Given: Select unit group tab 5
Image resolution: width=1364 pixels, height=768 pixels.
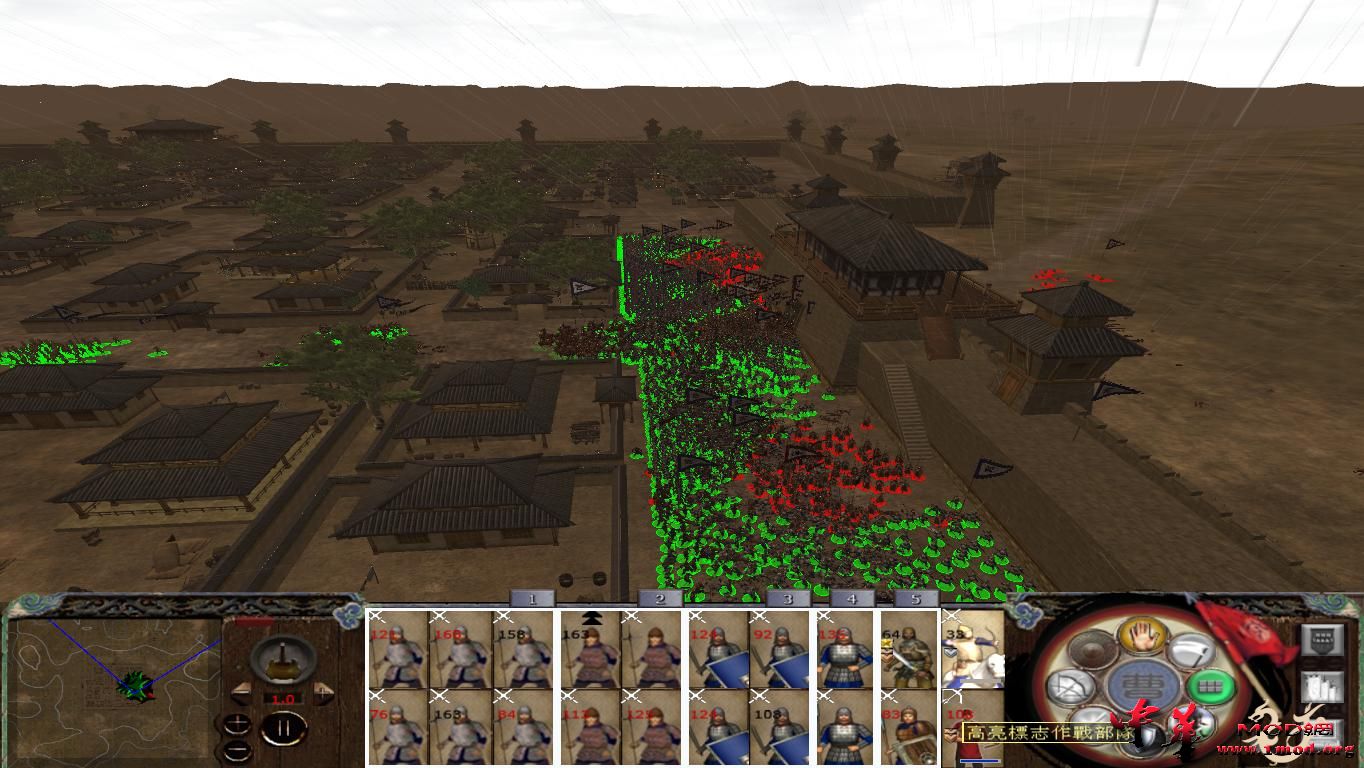Looking at the screenshot, I should tap(915, 600).
